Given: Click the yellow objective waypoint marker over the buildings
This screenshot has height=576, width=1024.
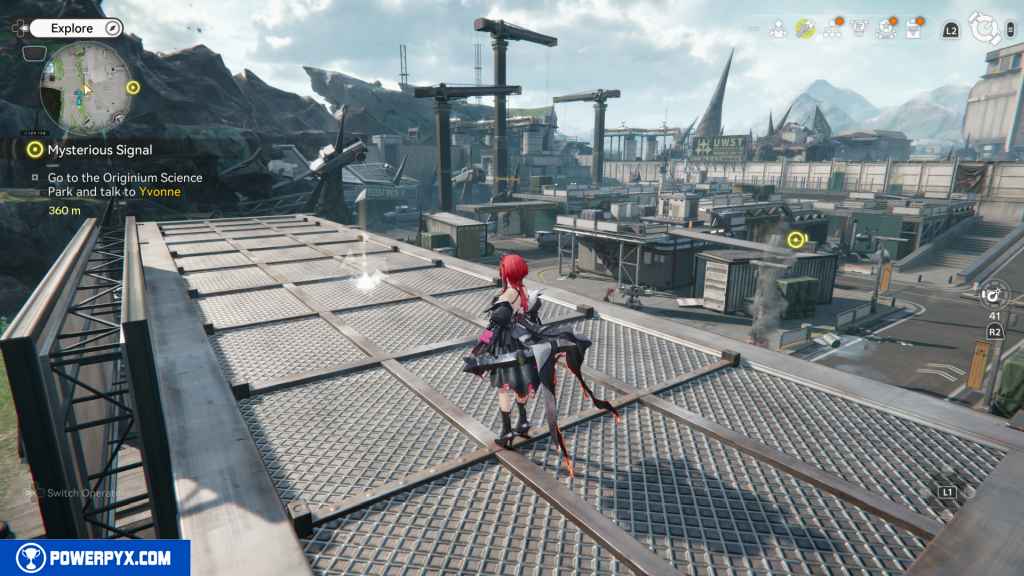Looking at the screenshot, I should [x=796, y=240].
